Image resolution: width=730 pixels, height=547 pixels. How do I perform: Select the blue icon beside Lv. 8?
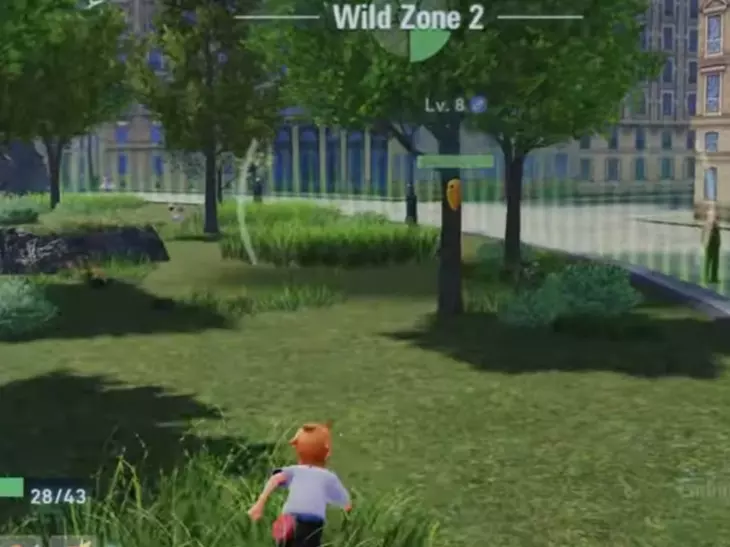[x=479, y=104]
